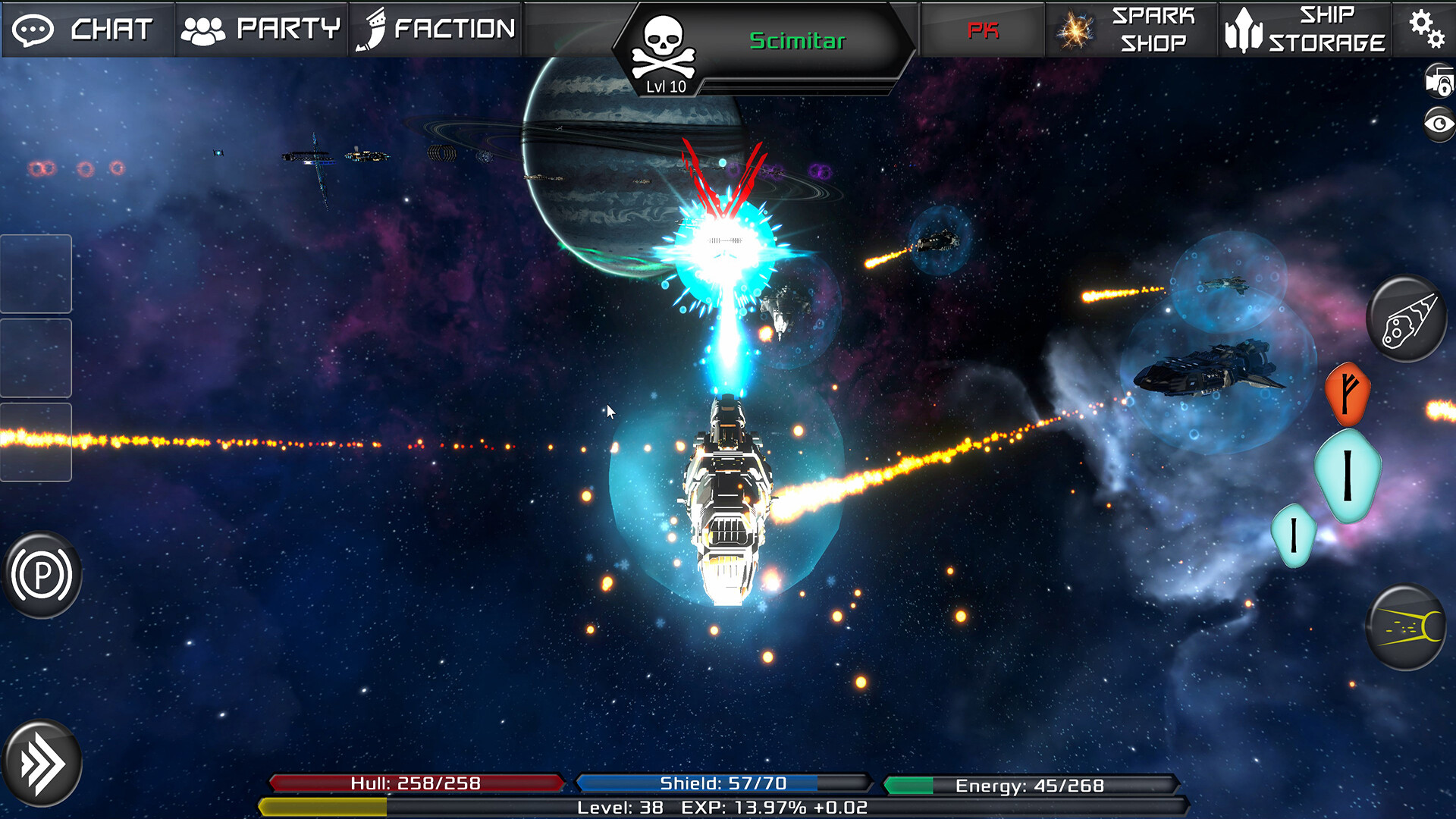
Task: Click the Chat speech bubble icon
Action: [33, 29]
